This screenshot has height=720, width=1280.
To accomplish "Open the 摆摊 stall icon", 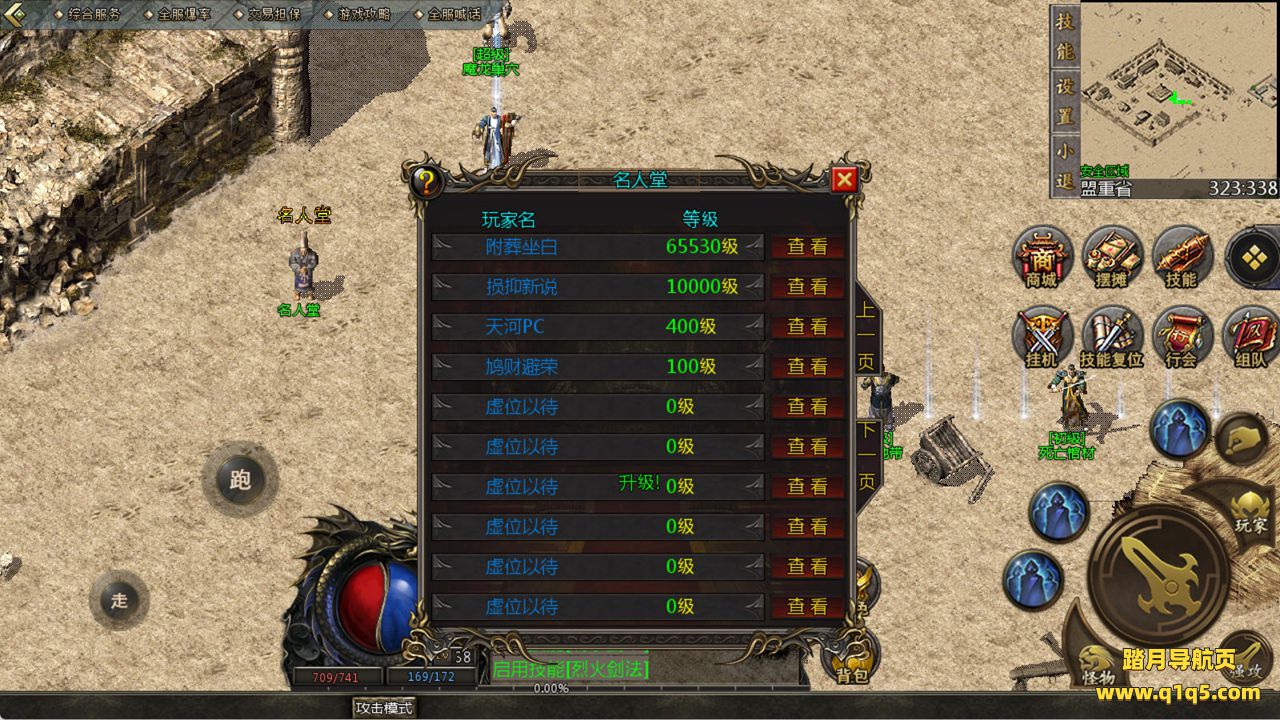I will pos(1111,258).
